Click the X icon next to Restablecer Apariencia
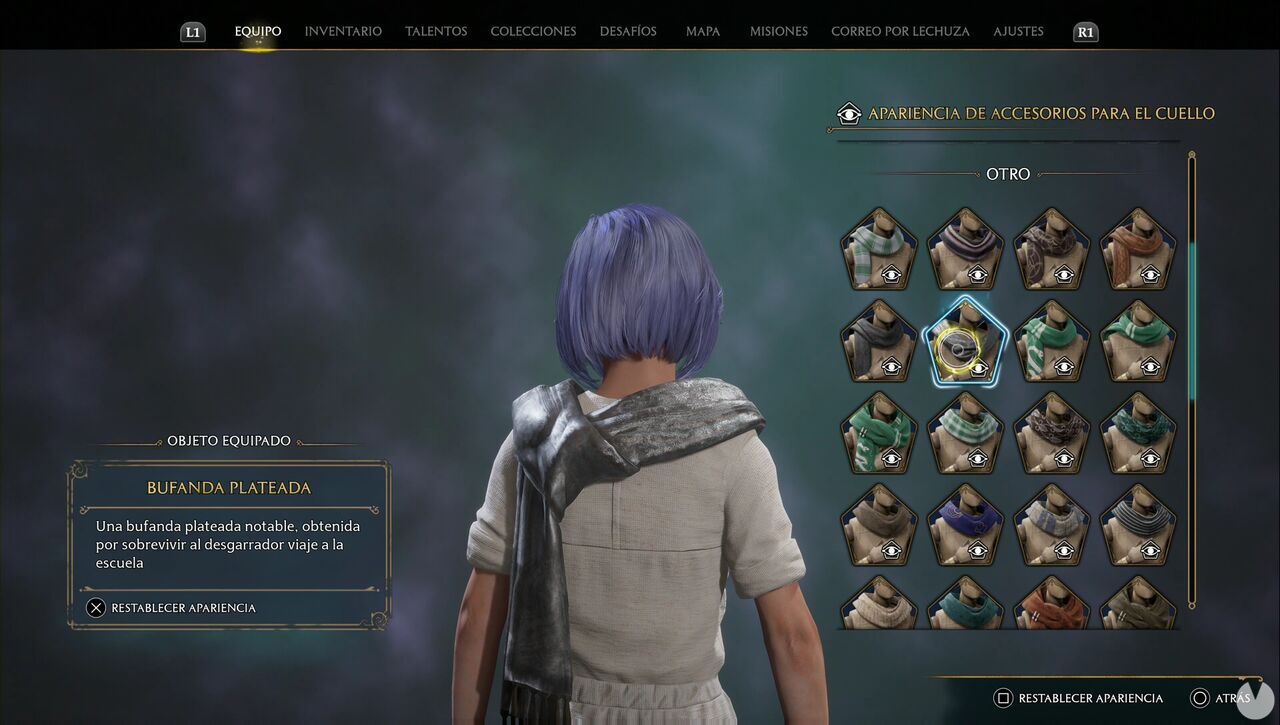Viewport: 1280px width, 725px height. point(97,607)
